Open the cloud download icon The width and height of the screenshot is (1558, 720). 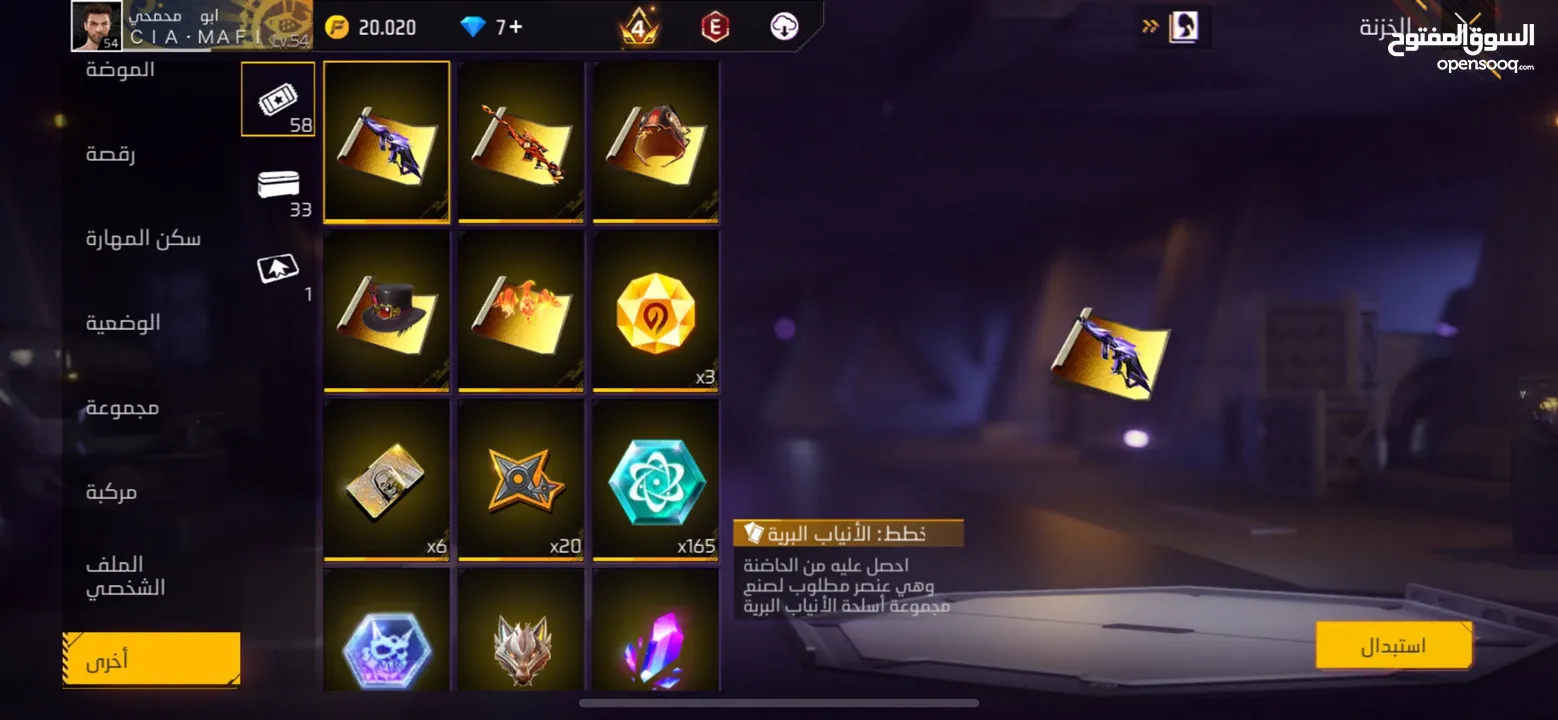coord(784,27)
